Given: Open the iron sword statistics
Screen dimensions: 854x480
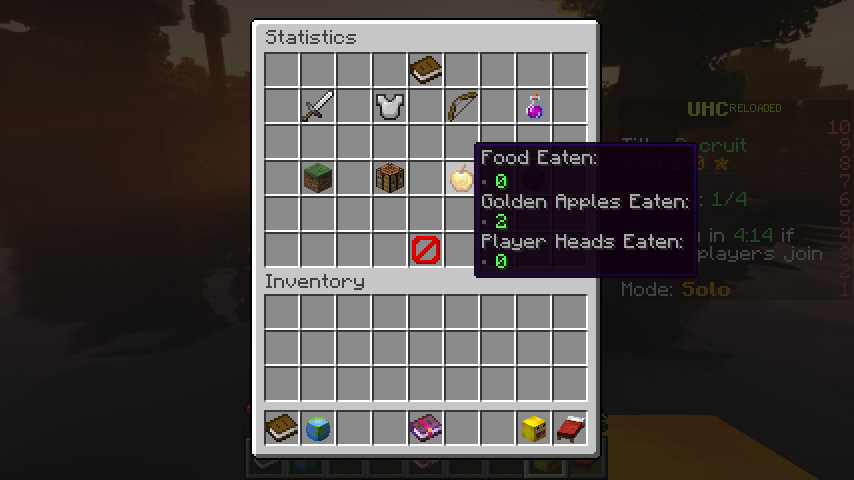Looking at the screenshot, I should tap(318, 106).
